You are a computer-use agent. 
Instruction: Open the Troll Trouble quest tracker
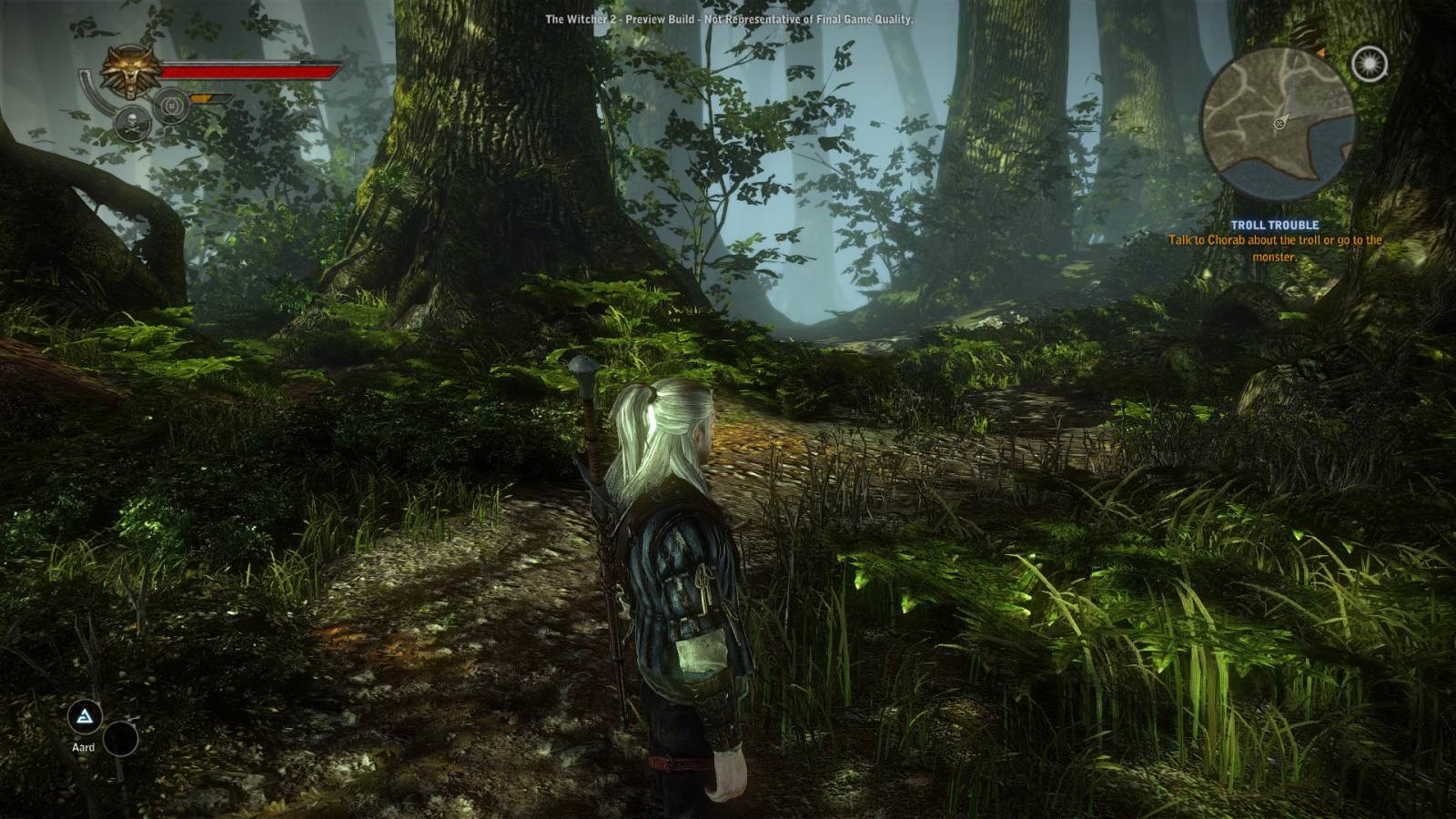(1274, 225)
